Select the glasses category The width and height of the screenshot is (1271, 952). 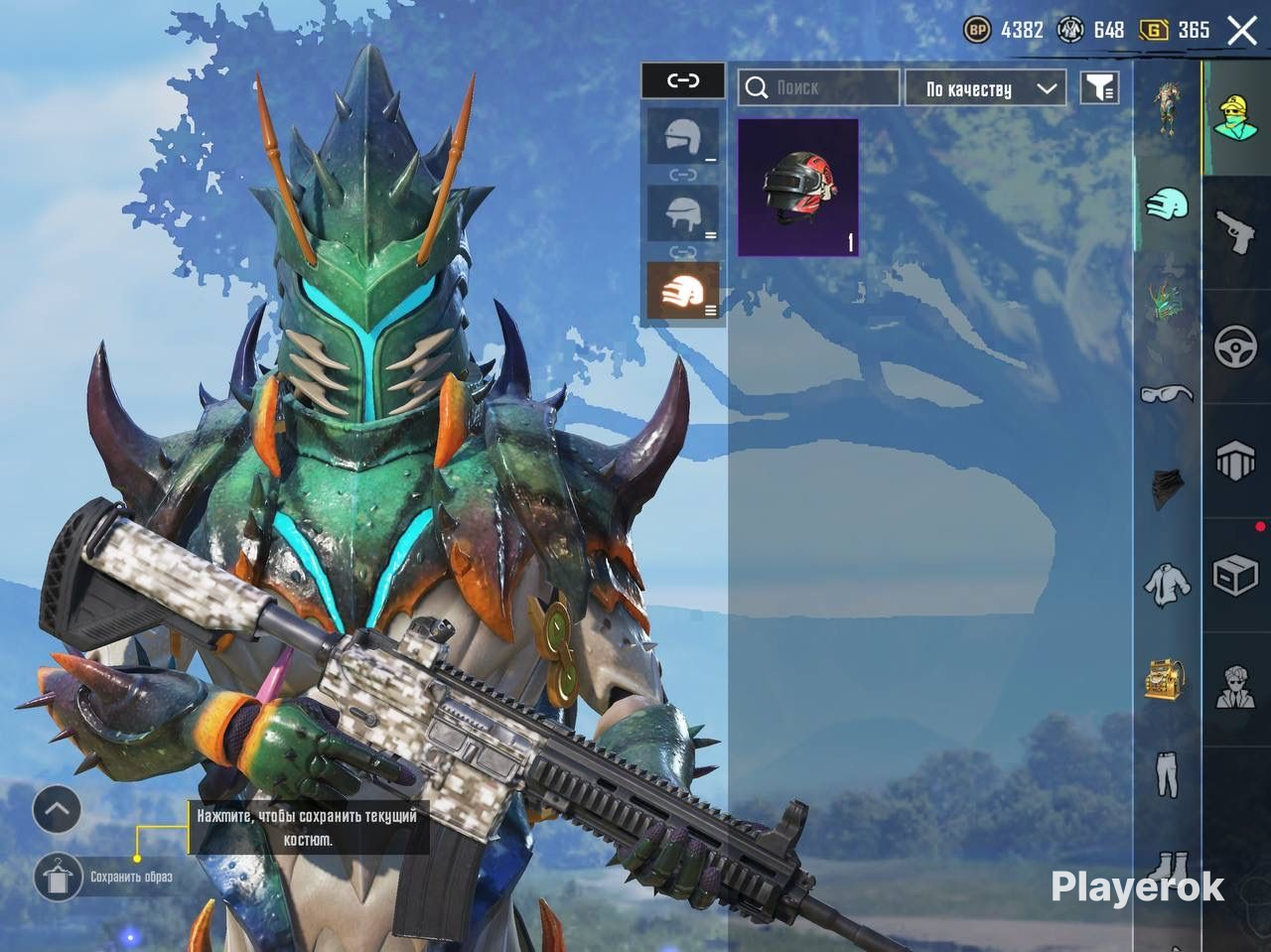coord(1167,394)
